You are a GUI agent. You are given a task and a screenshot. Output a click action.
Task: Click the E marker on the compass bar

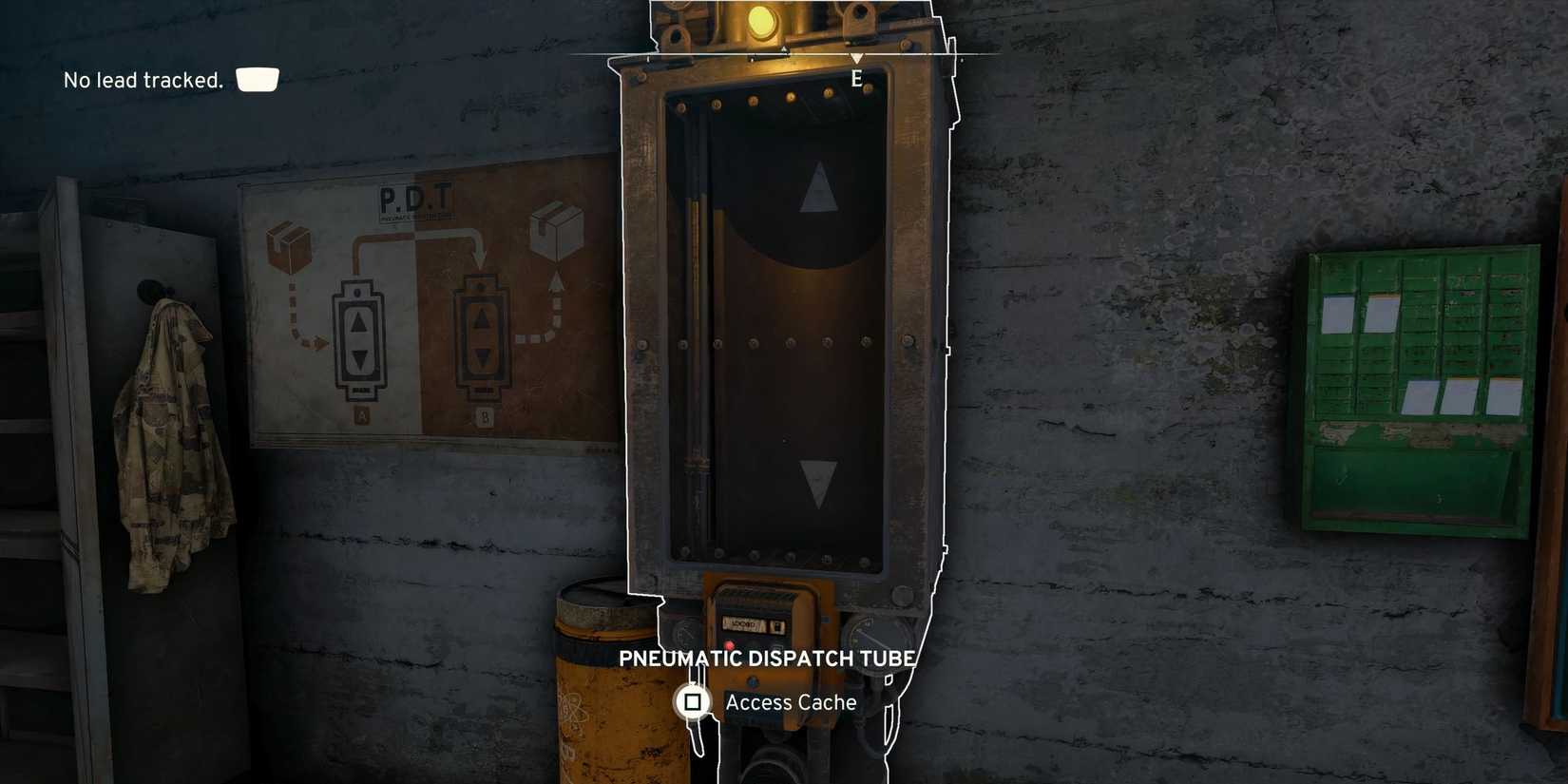(859, 77)
